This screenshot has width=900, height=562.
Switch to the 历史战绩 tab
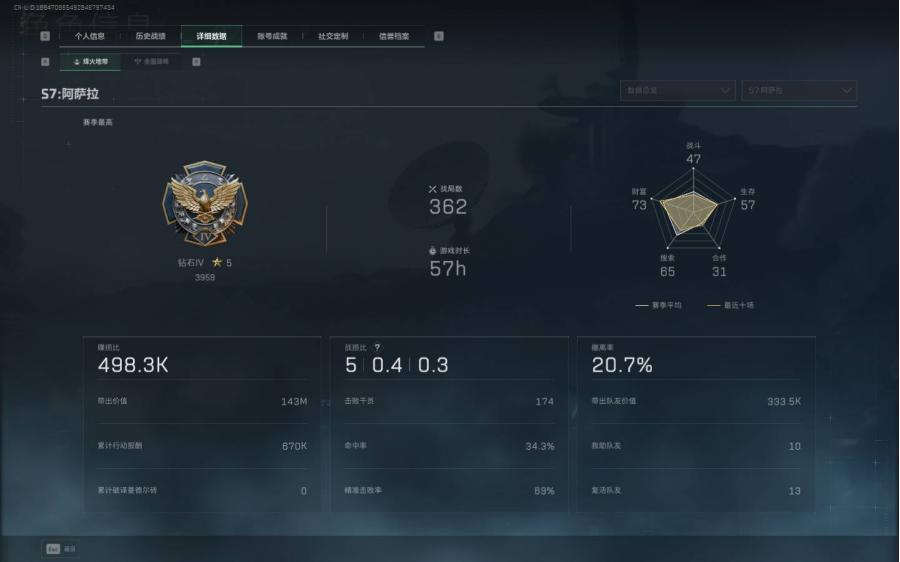[151, 36]
